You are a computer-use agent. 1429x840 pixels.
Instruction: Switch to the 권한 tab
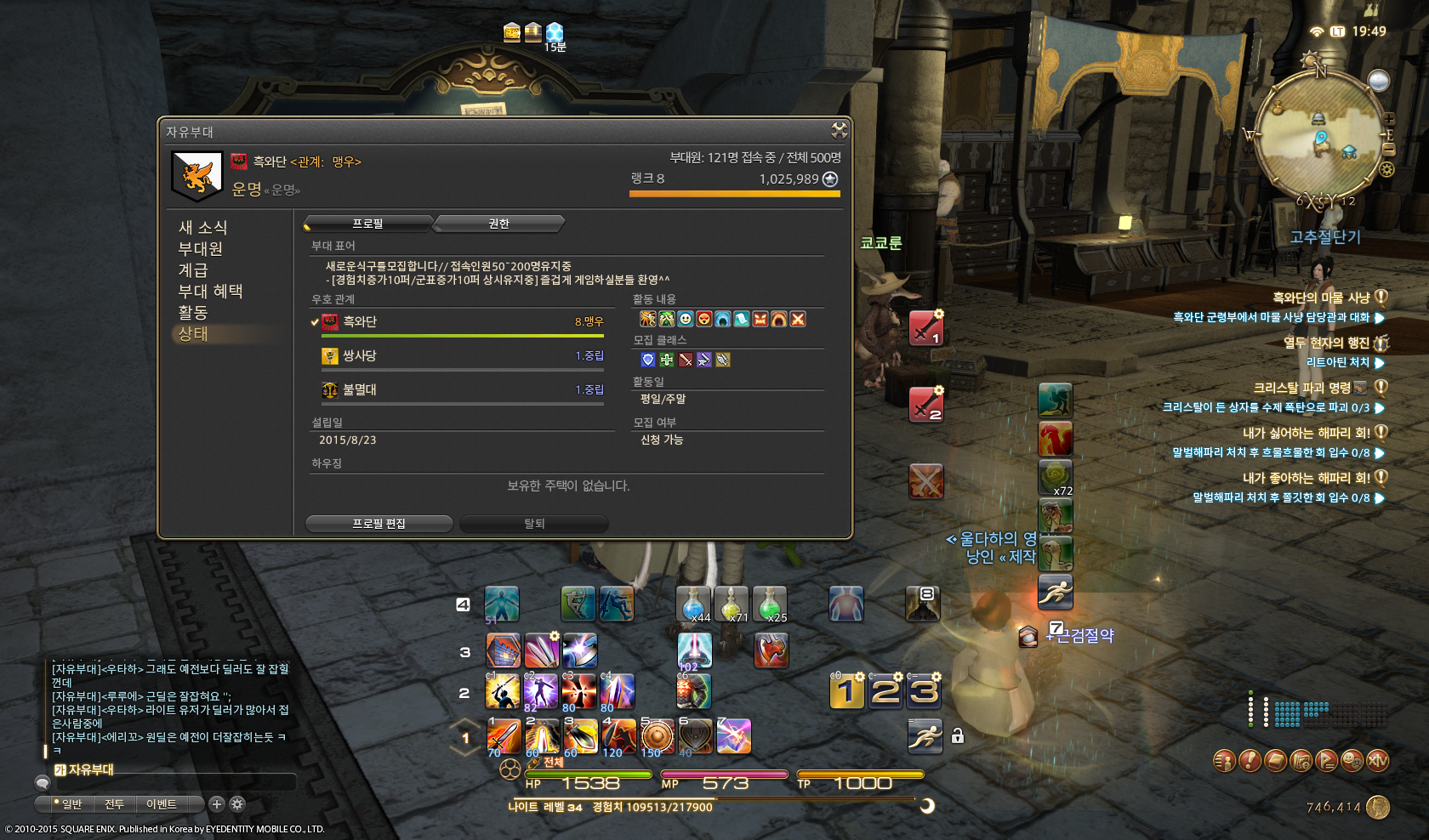click(x=499, y=224)
